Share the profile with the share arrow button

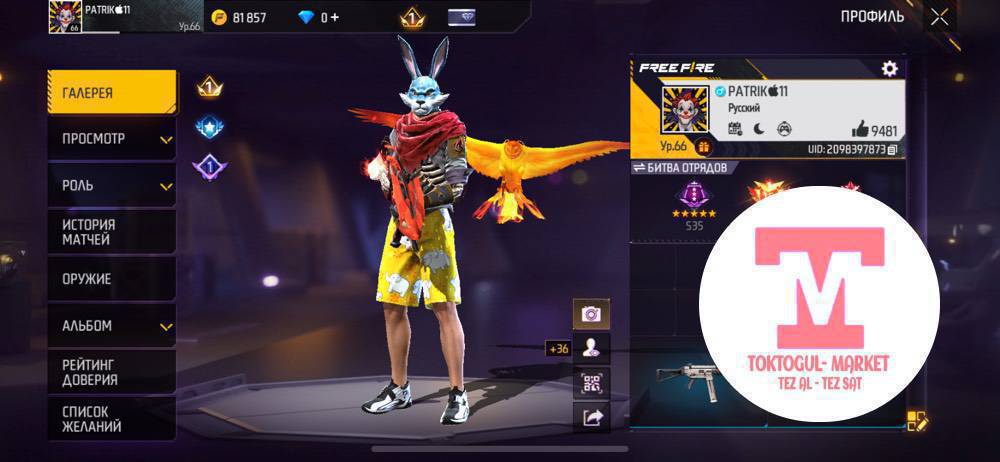[x=591, y=418]
